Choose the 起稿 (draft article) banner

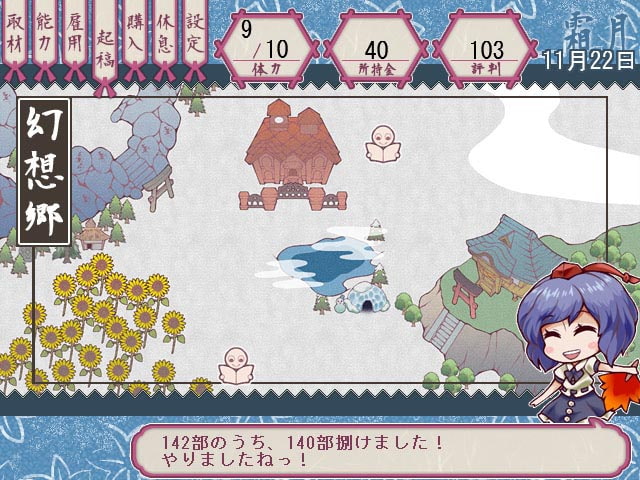pos(106,46)
